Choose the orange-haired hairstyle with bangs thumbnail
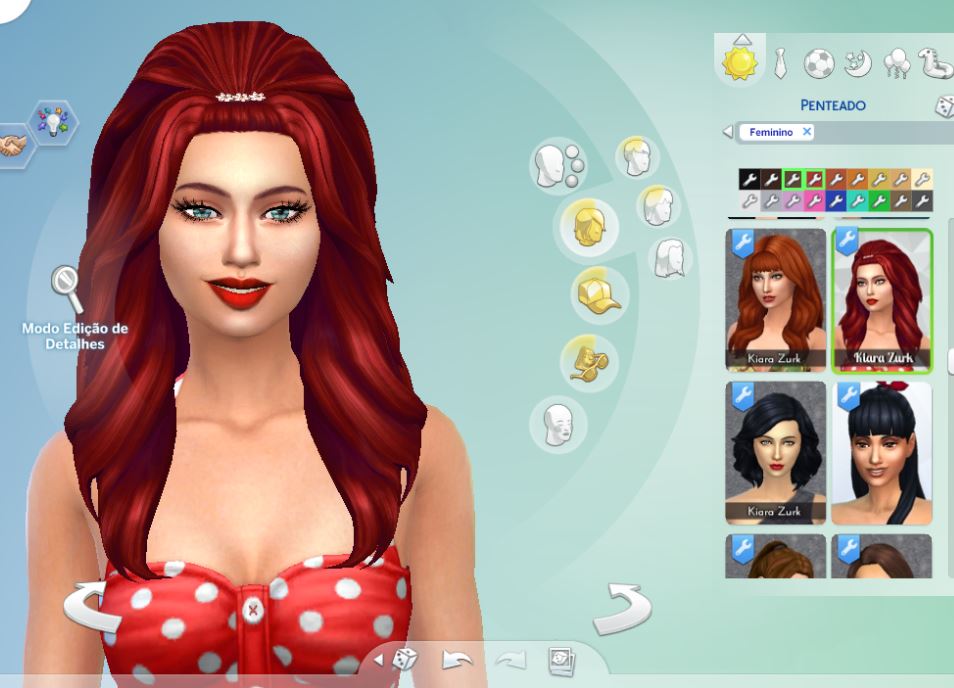The width and height of the screenshot is (954, 688). [776, 300]
